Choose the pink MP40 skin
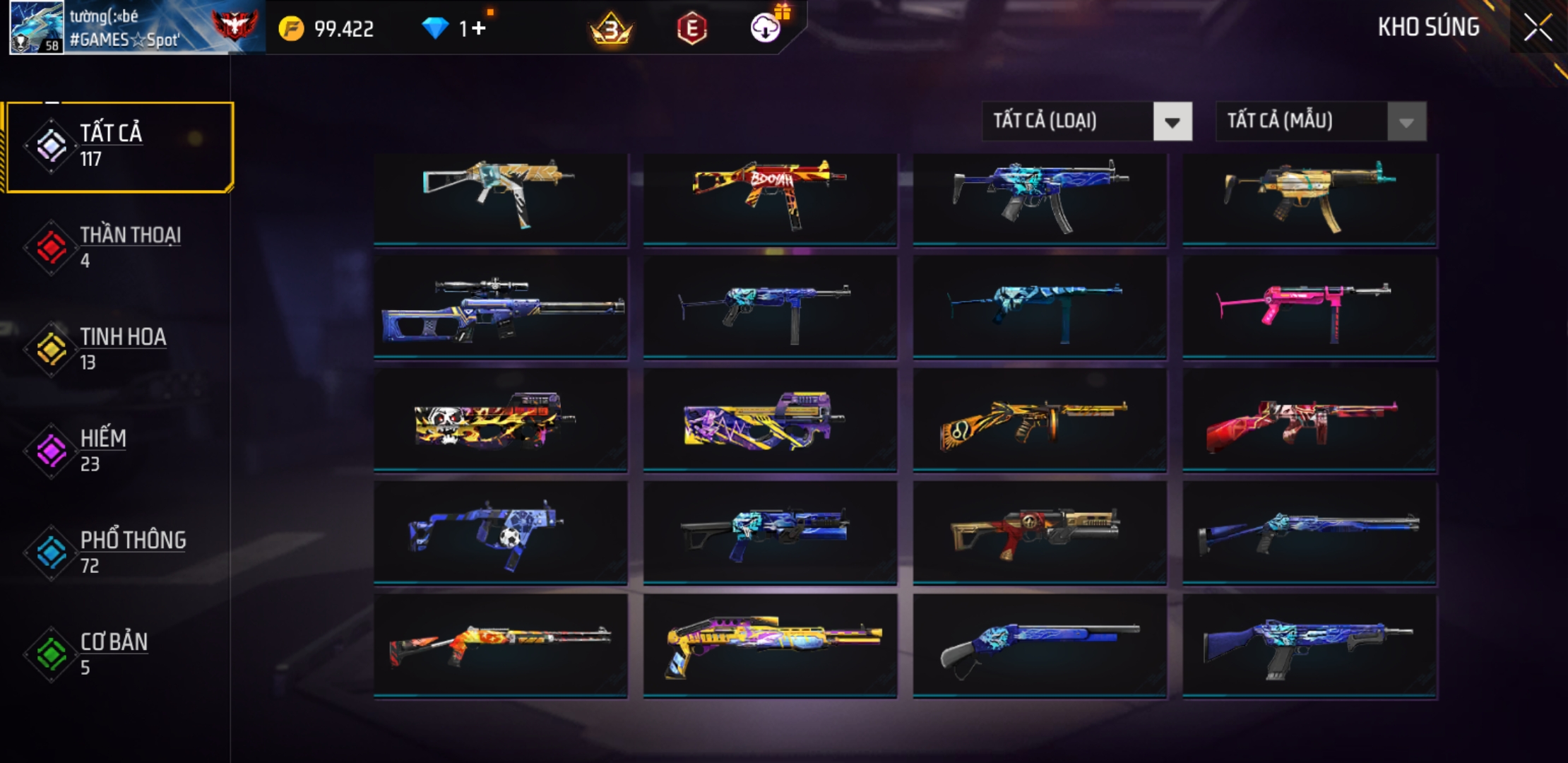The image size is (1568, 763). coord(1309,308)
